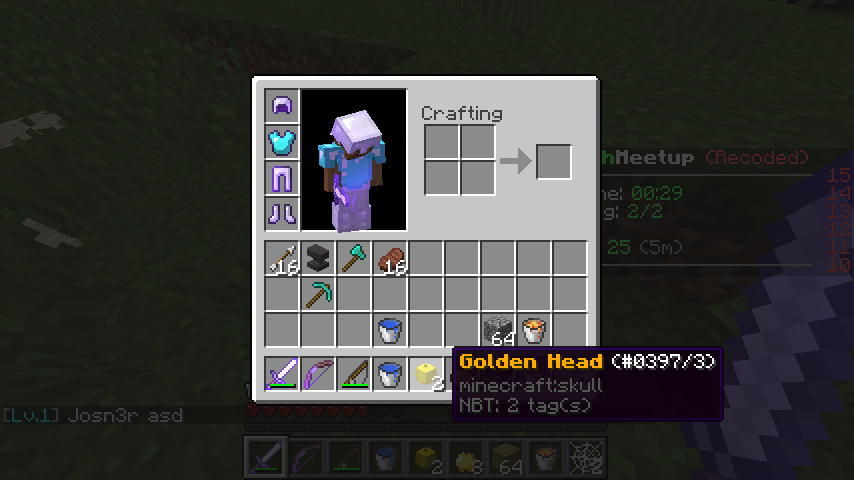854x480 pixels.
Task: Pick up the fishing rod
Action: (355, 374)
